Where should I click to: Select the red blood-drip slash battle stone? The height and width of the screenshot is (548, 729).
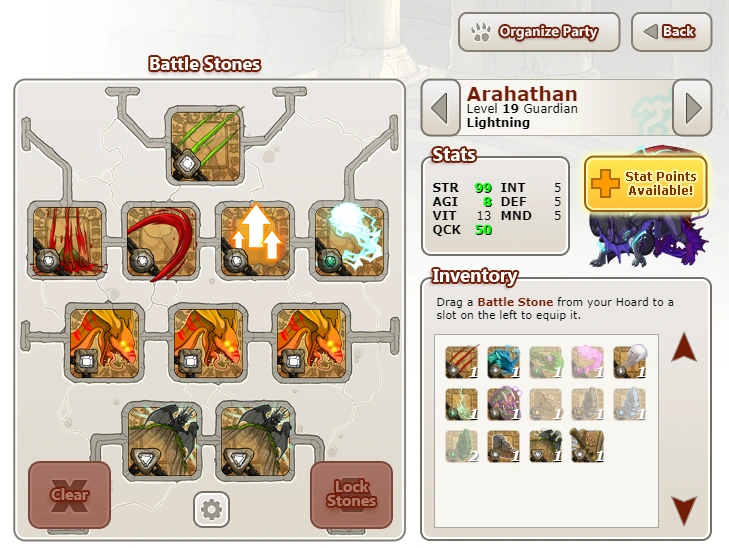pyautogui.click(x=69, y=242)
